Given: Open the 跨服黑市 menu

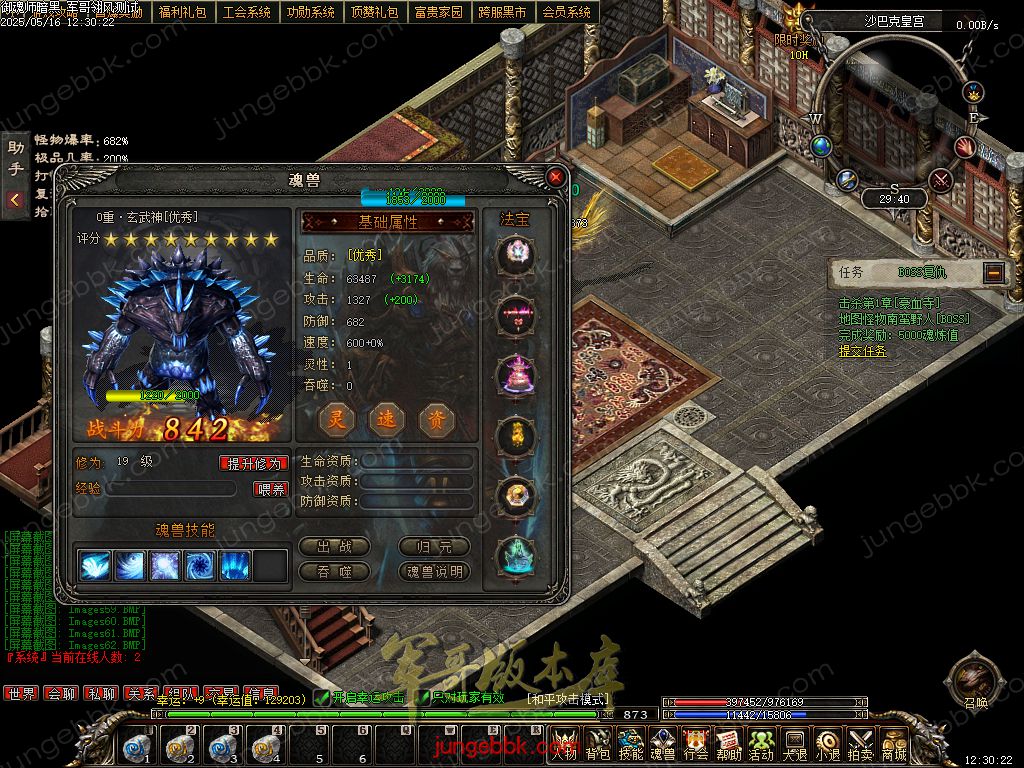Looking at the screenshot, I should [x=502, y=13].
